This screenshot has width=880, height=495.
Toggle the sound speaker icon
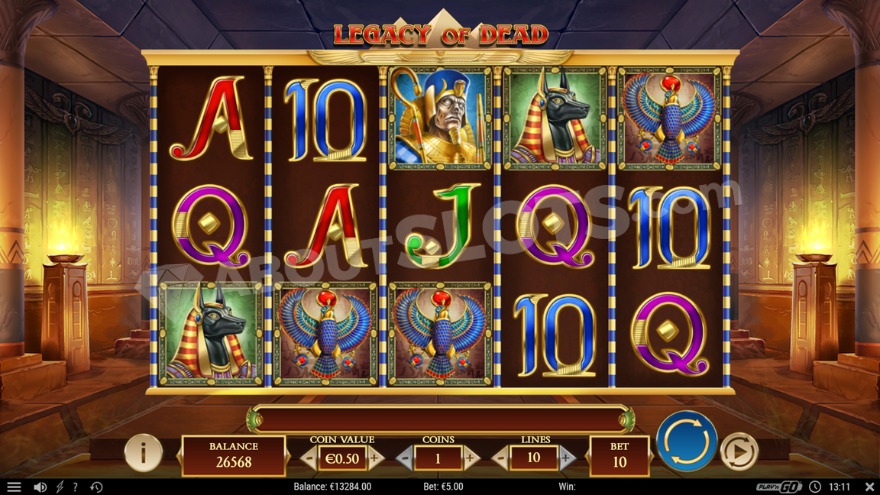point(40,487)
